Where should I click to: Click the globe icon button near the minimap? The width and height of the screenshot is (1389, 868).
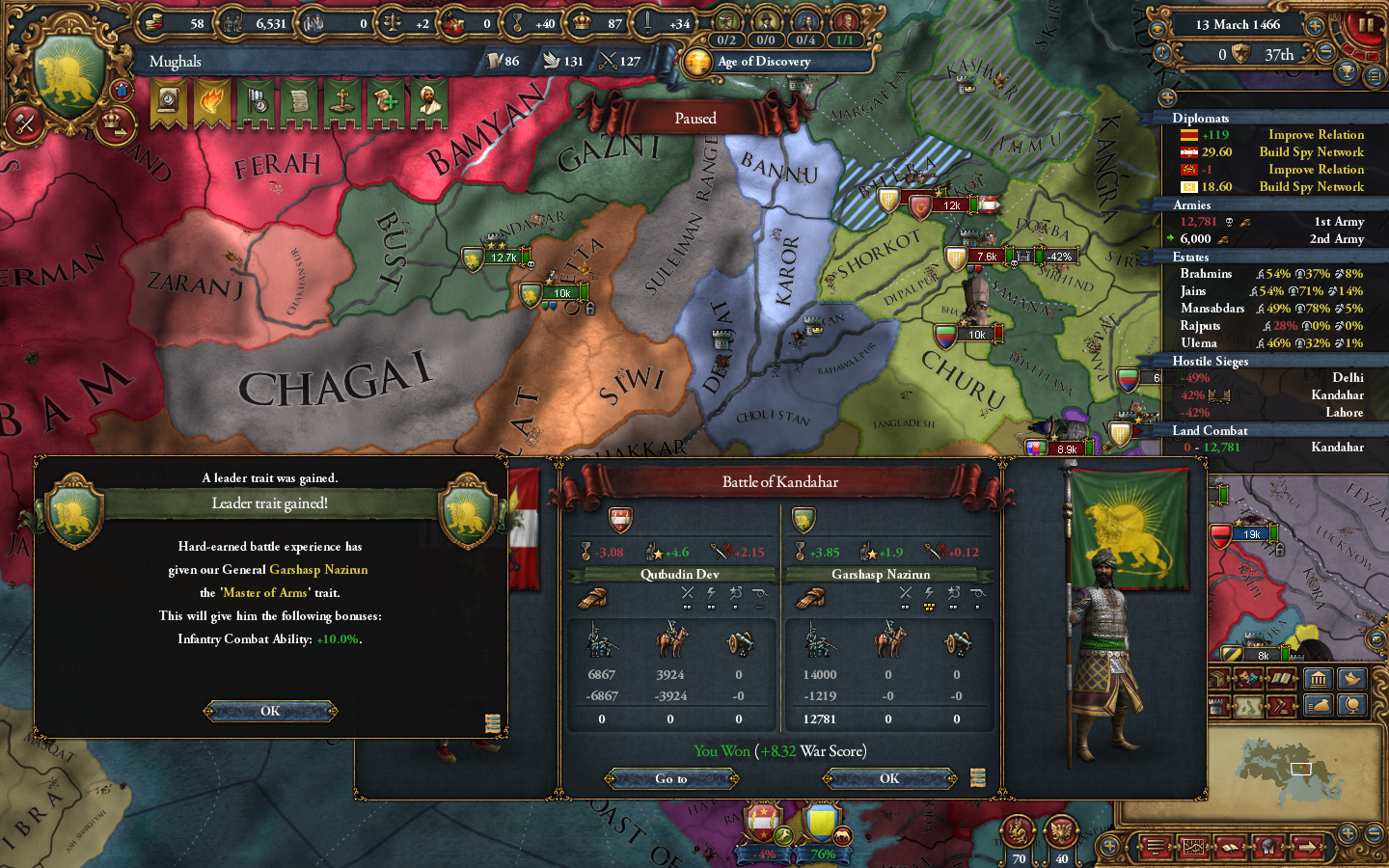click(1353, 706)
